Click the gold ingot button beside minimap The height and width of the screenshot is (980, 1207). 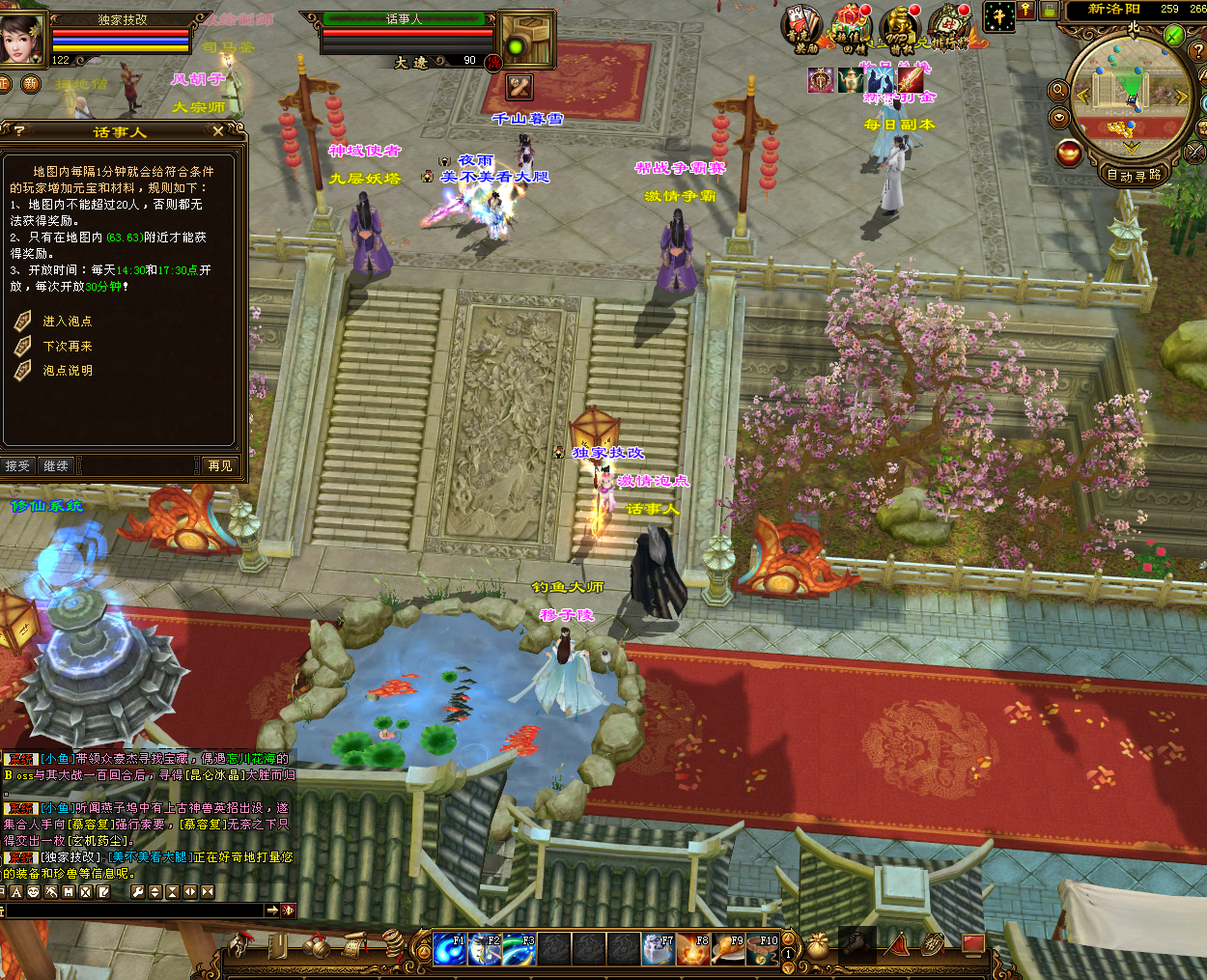1067,153
